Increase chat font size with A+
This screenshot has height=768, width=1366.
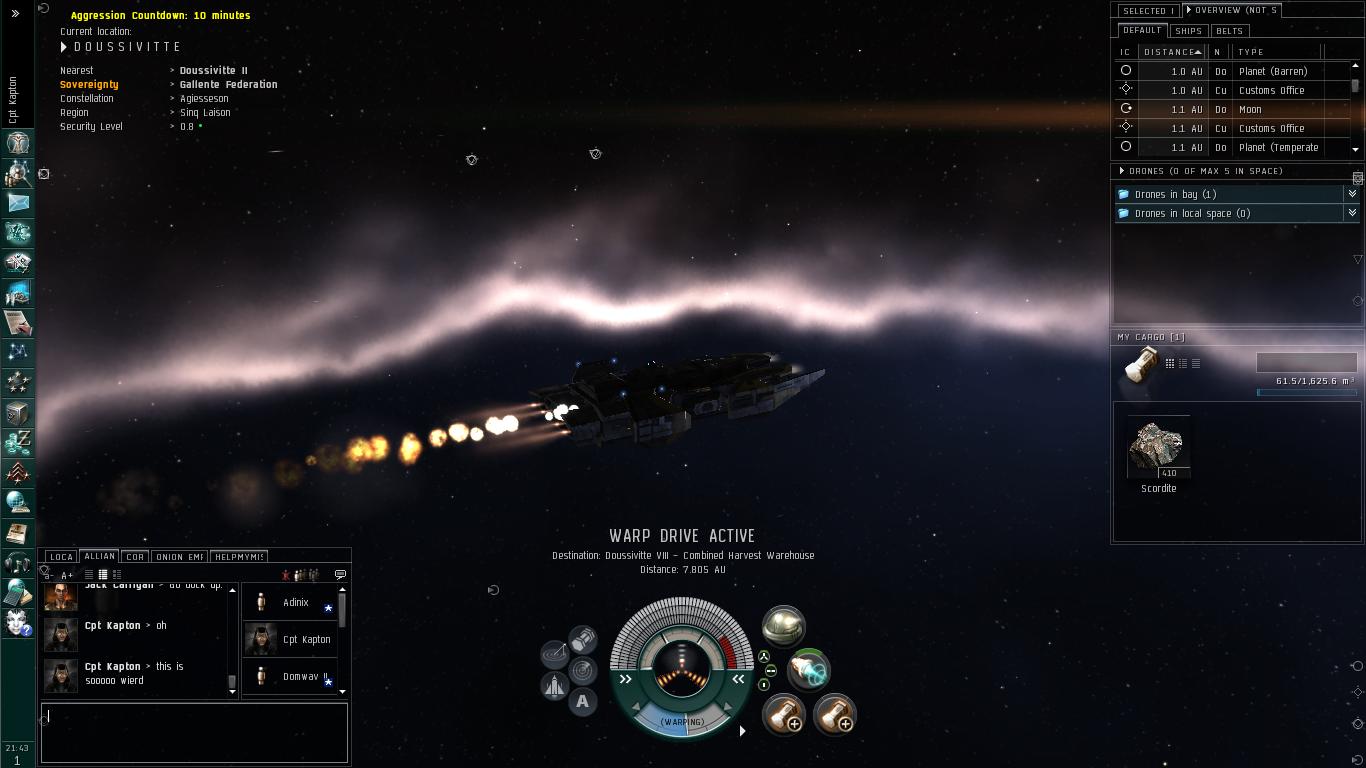[x=67, y=575]
